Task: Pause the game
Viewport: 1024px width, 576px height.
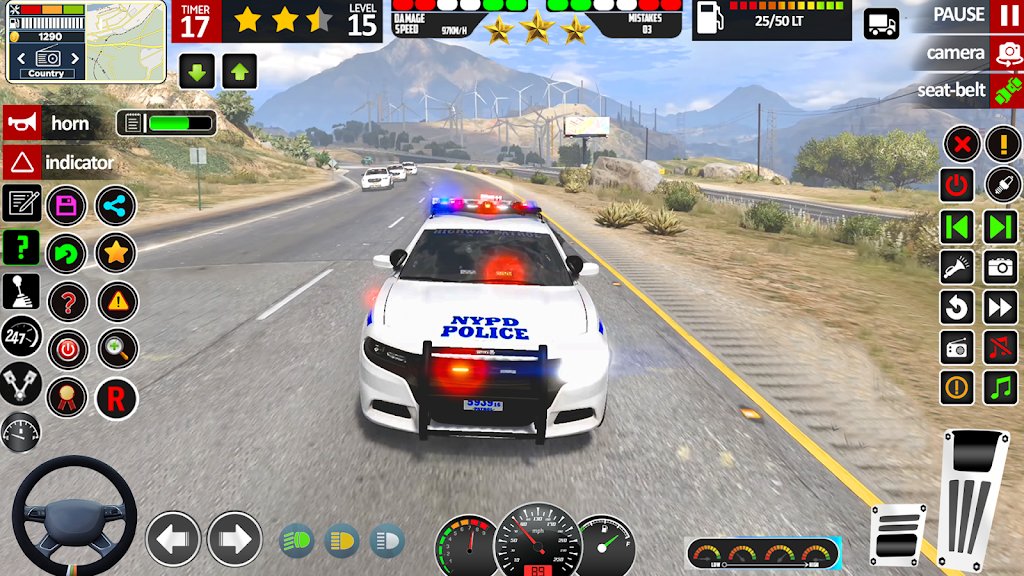Action: tap(1005, 16)
